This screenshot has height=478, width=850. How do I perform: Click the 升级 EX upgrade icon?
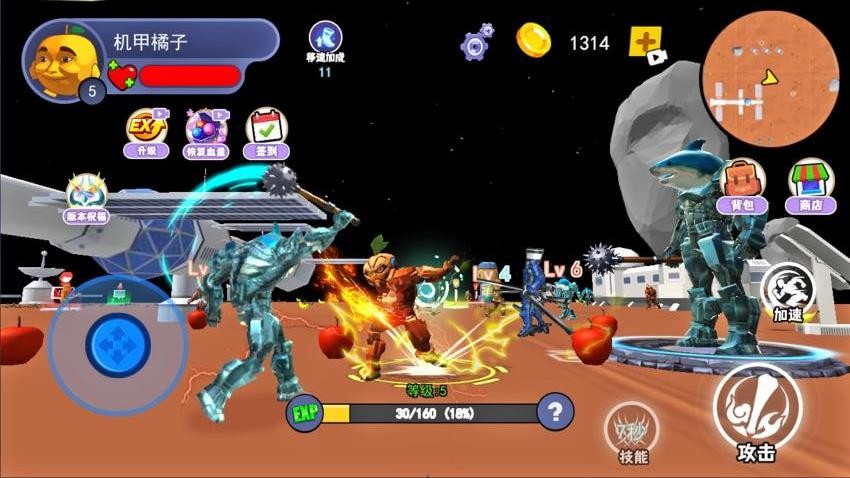146,133
